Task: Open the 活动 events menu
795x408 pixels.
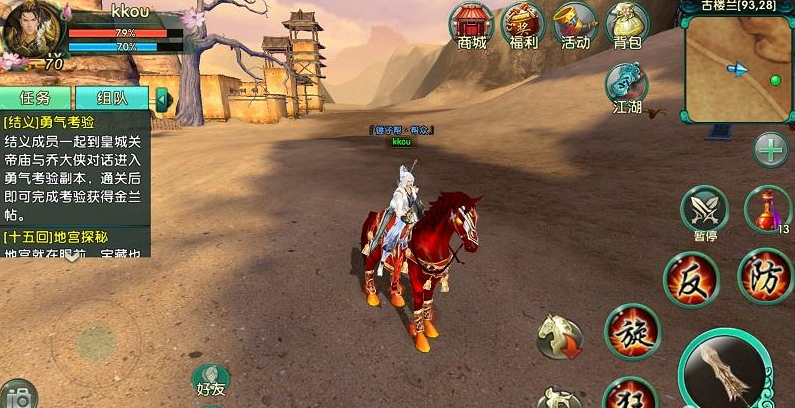Action: pos(576,24)
